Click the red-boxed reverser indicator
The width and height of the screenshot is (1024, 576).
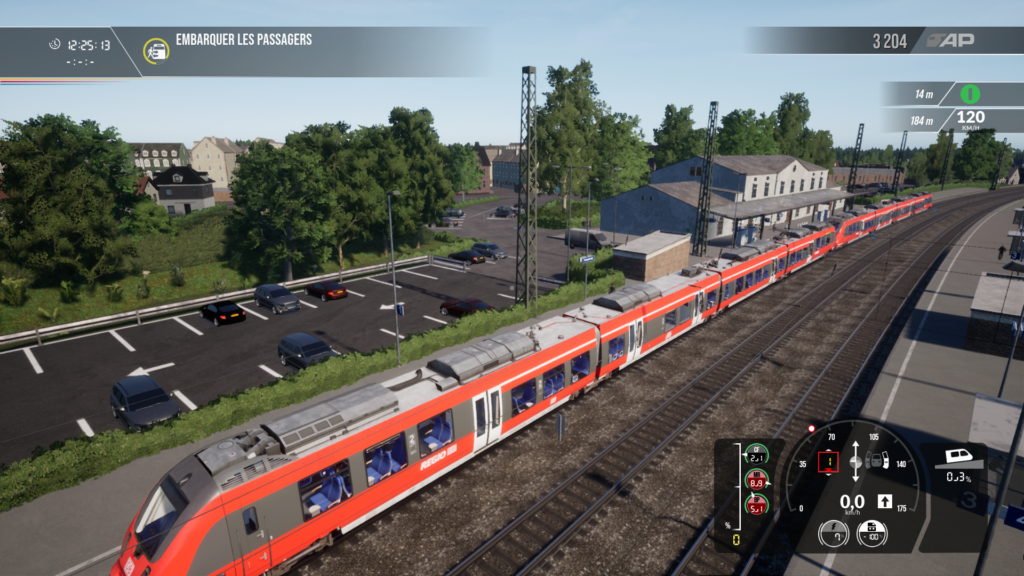coord(828,462)
